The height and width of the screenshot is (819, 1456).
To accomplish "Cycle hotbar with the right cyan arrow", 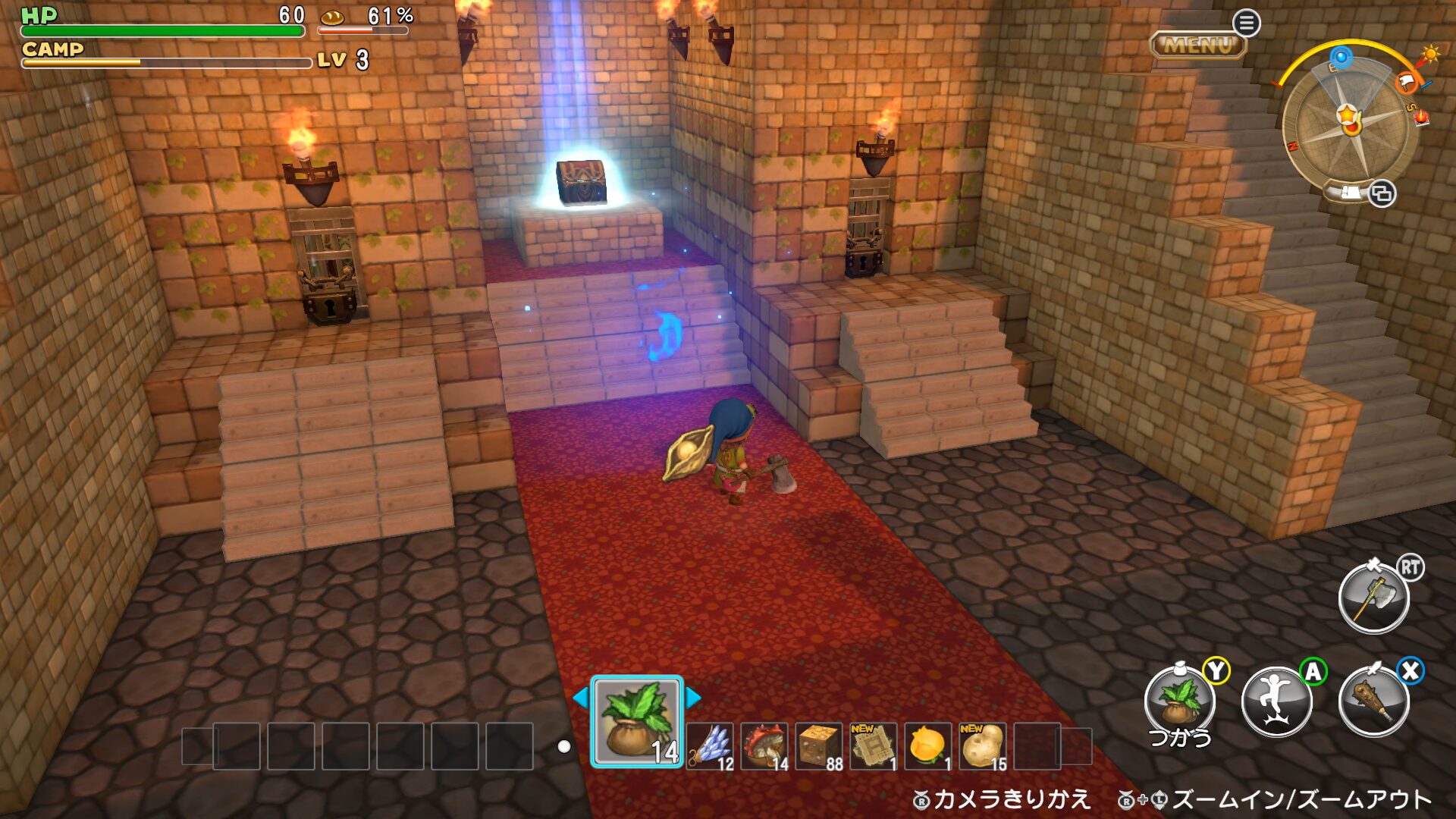I will point(693,697).
